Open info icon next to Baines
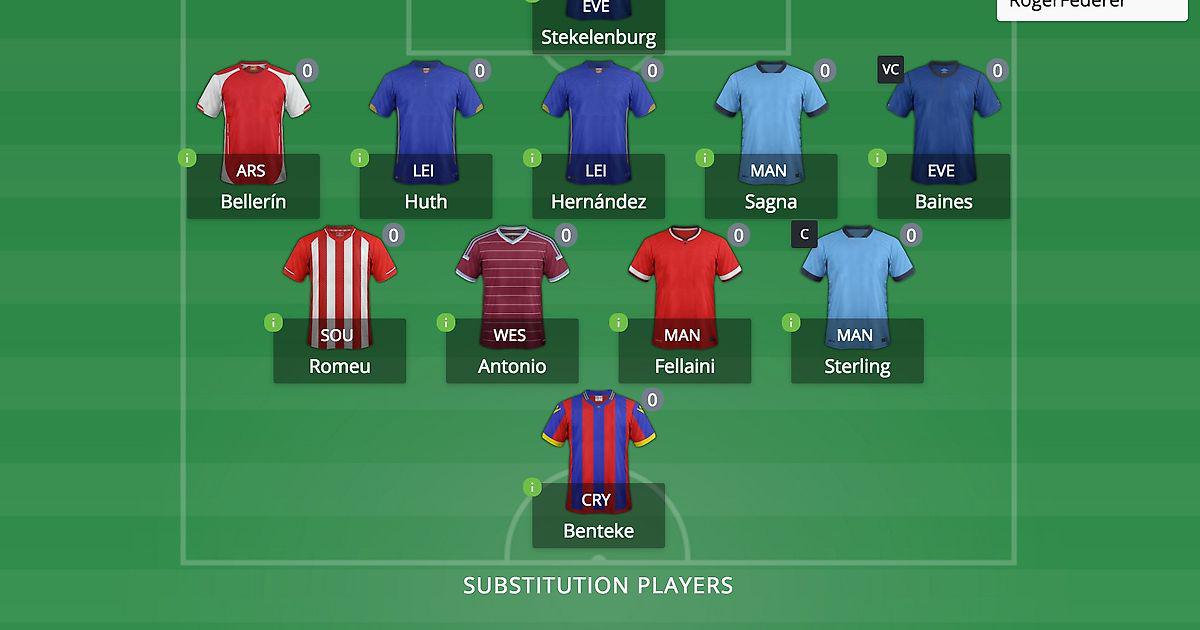The image size is (1200, 630). pyautogui.click(x=877, y=158)
